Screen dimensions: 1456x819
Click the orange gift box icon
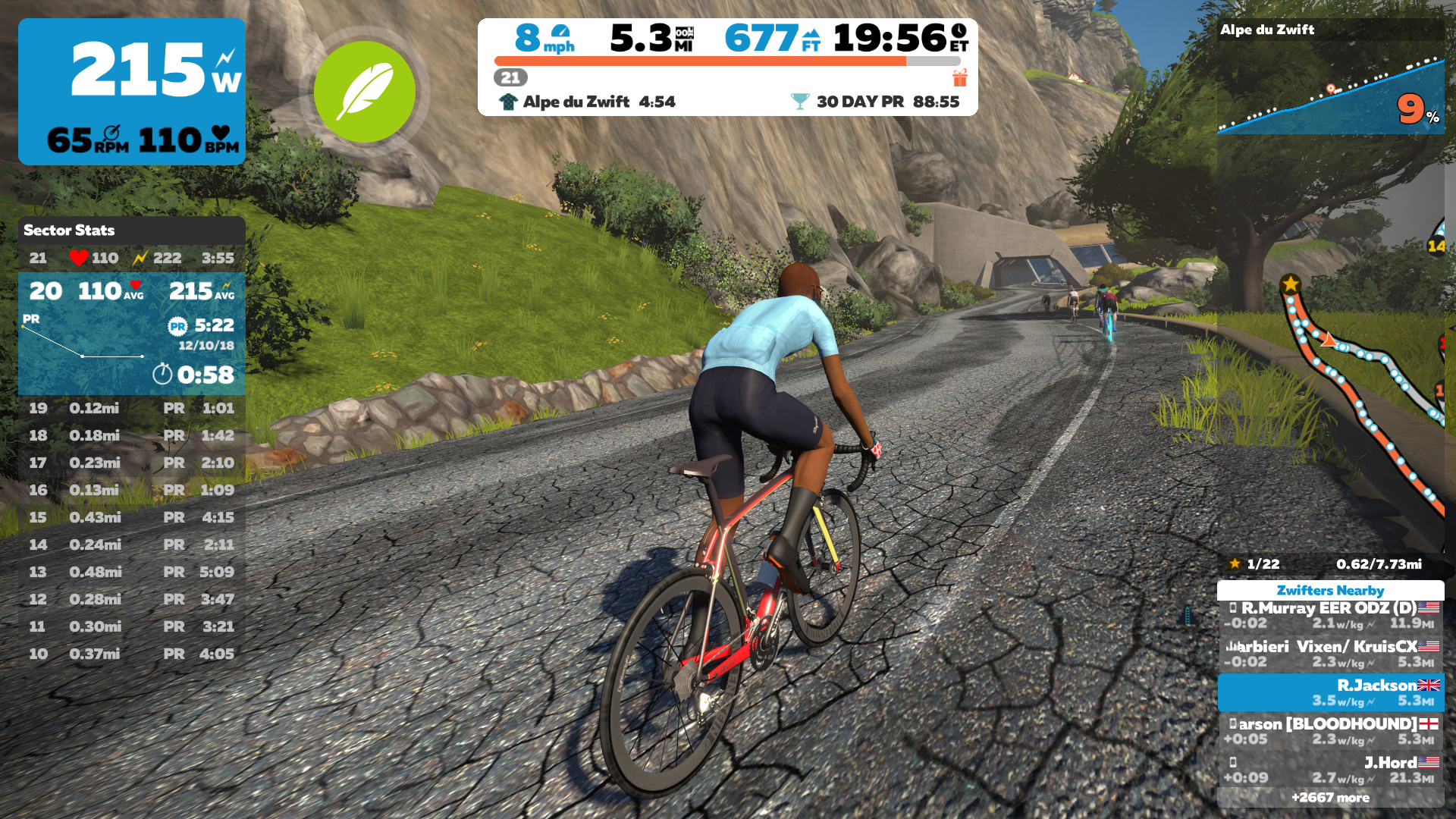[x=960, y=77]
